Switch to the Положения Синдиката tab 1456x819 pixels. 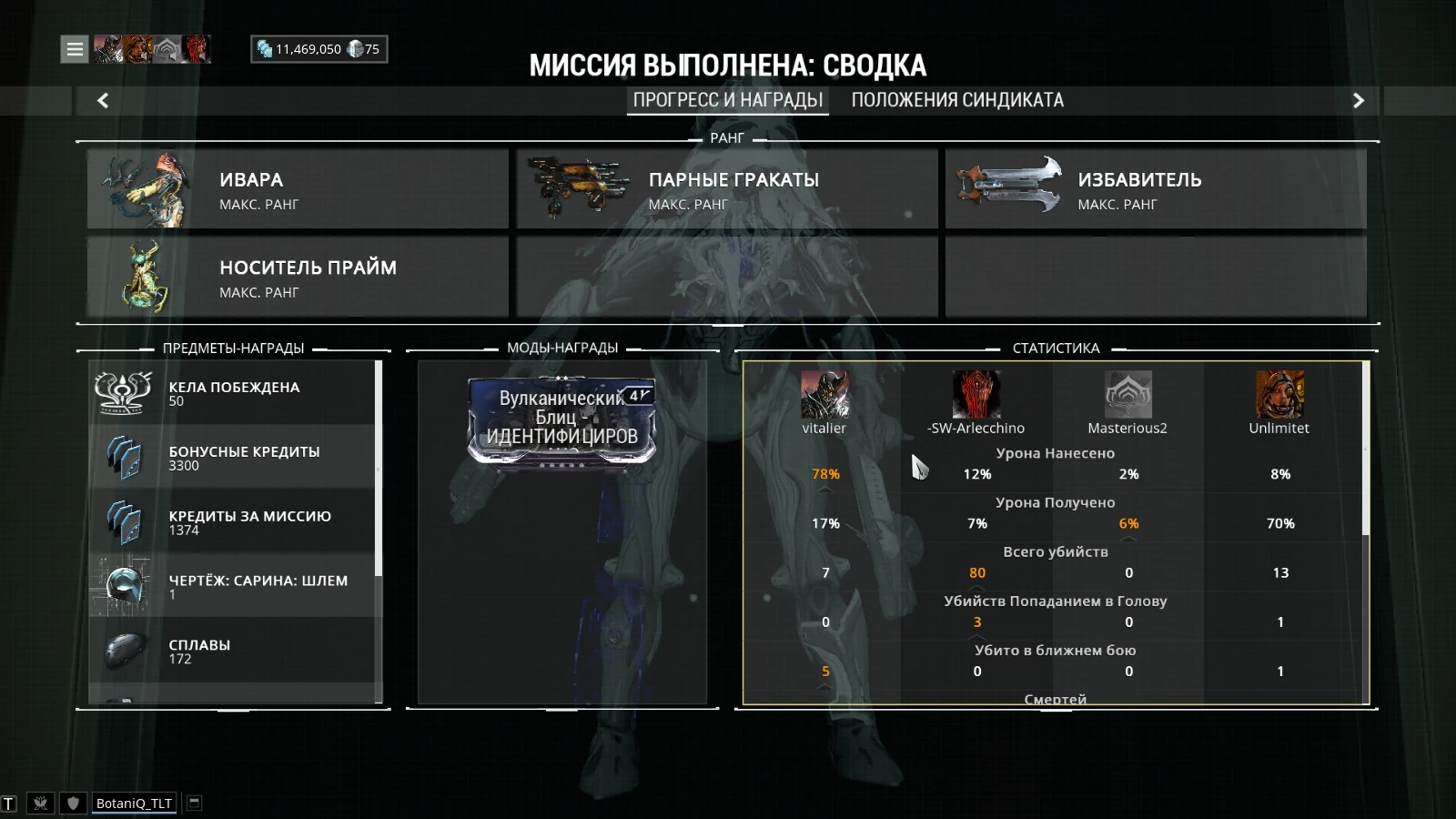[957, 100]
